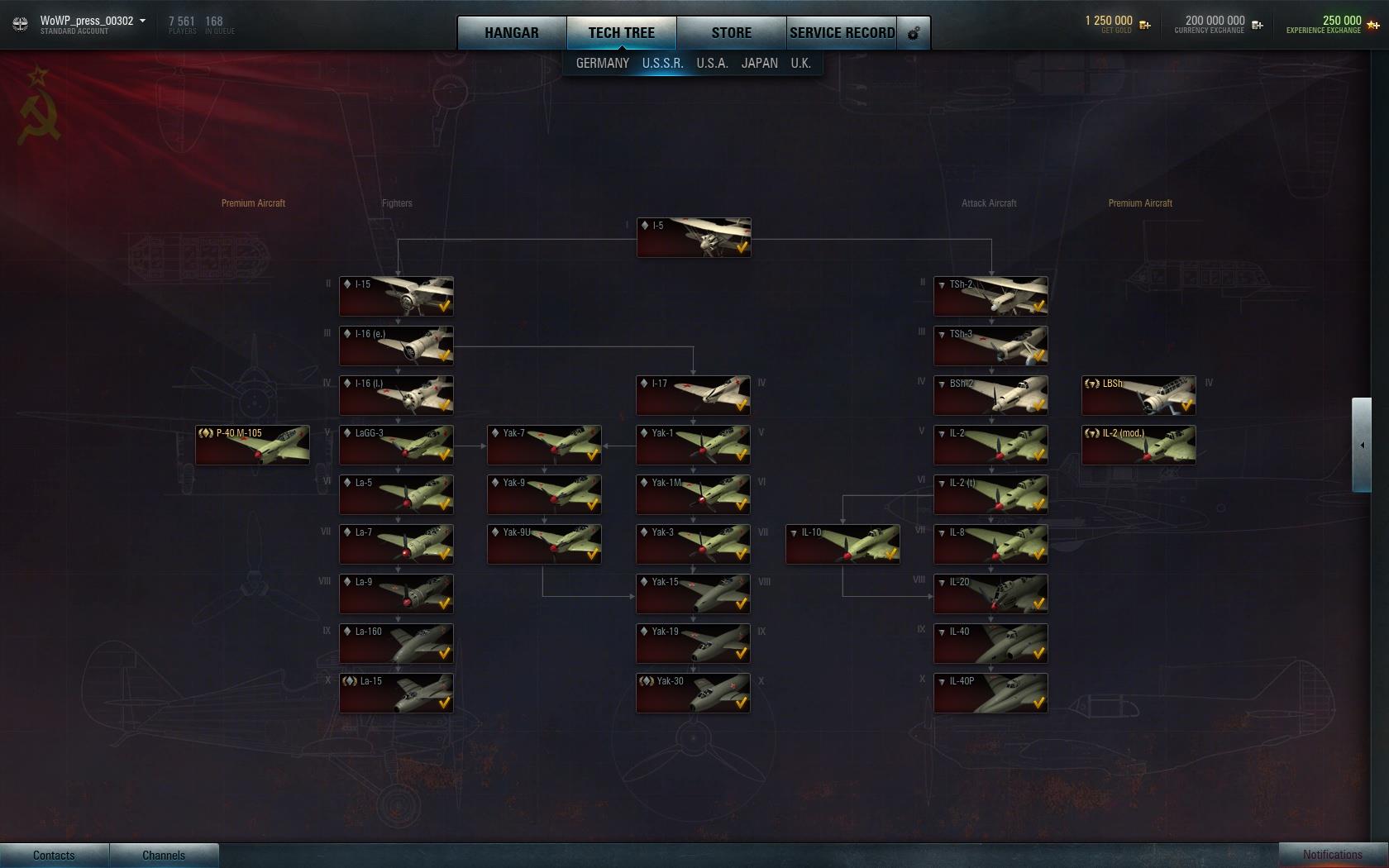Go to the Store tab

click(731, 33)
